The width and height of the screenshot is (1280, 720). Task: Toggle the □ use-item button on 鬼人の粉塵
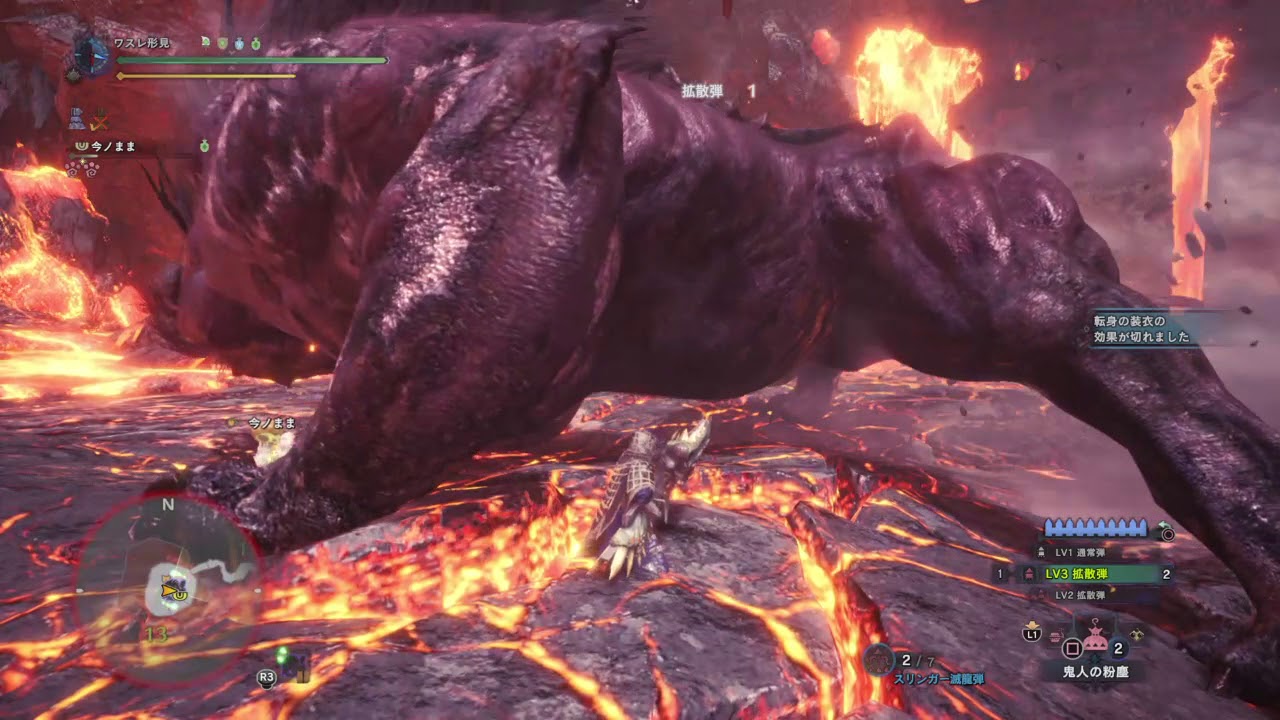[1072, 646]
